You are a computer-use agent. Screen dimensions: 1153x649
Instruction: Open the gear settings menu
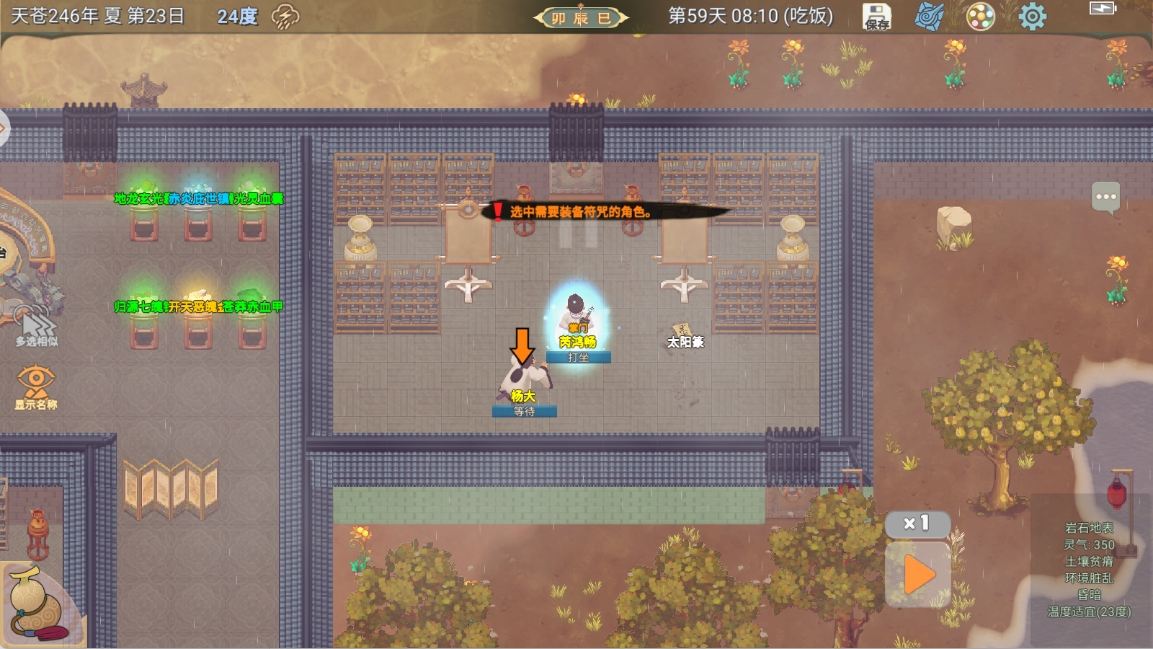(x=1032, y=17)
